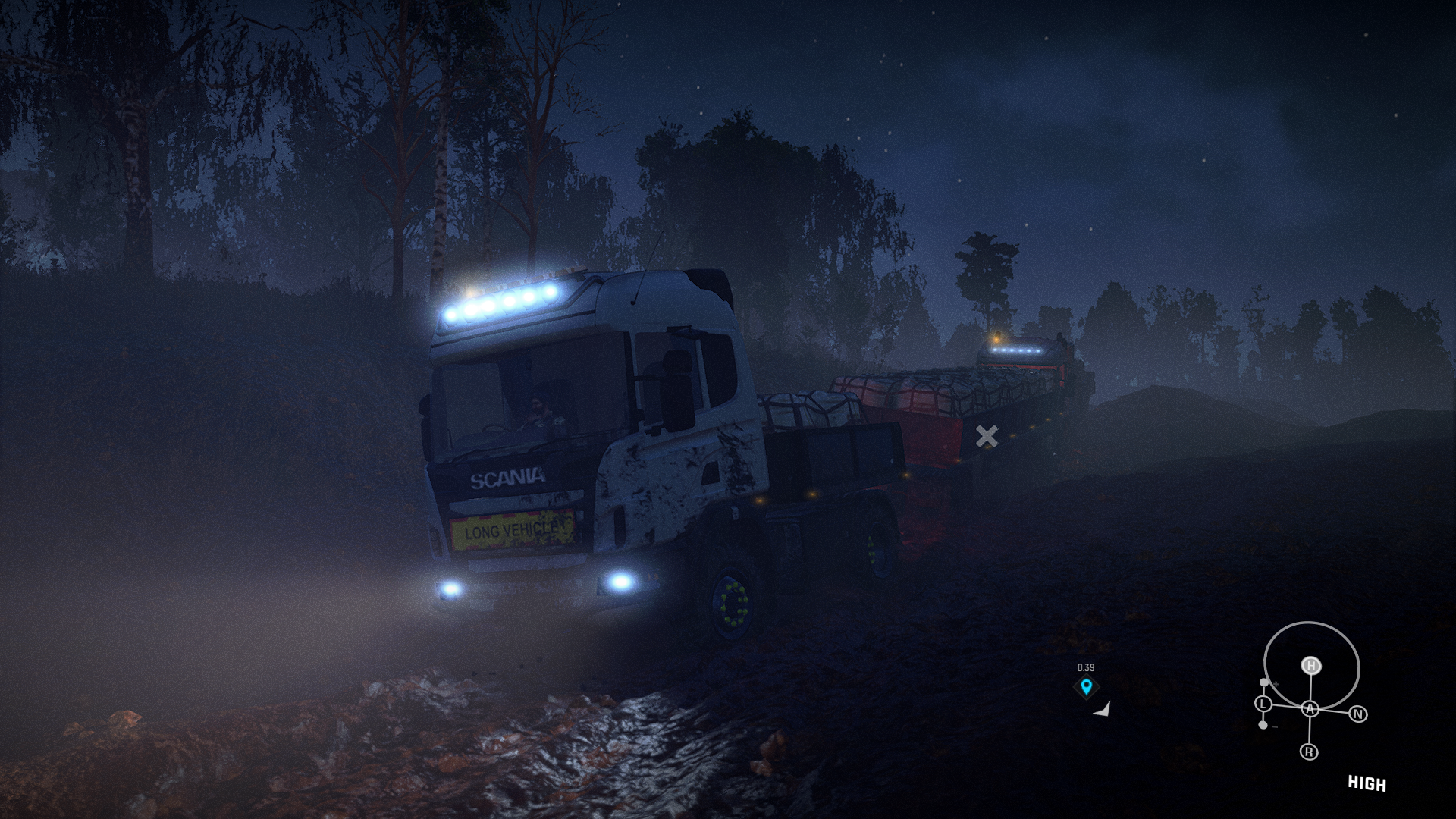Select the Low minus gear dot
The height and width of the screenshot is (819, 1456).
pos(1263,726)
